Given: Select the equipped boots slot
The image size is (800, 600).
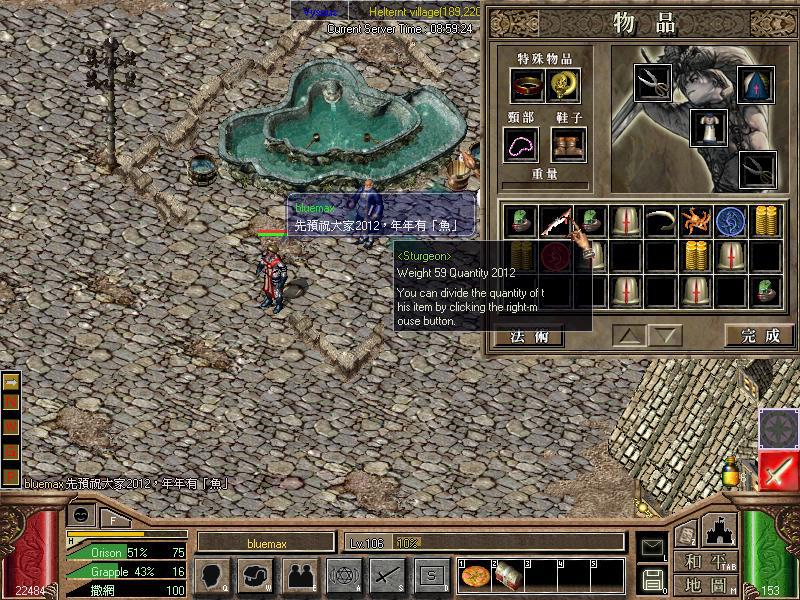Looking at the screenshot, I should [568, 146].
